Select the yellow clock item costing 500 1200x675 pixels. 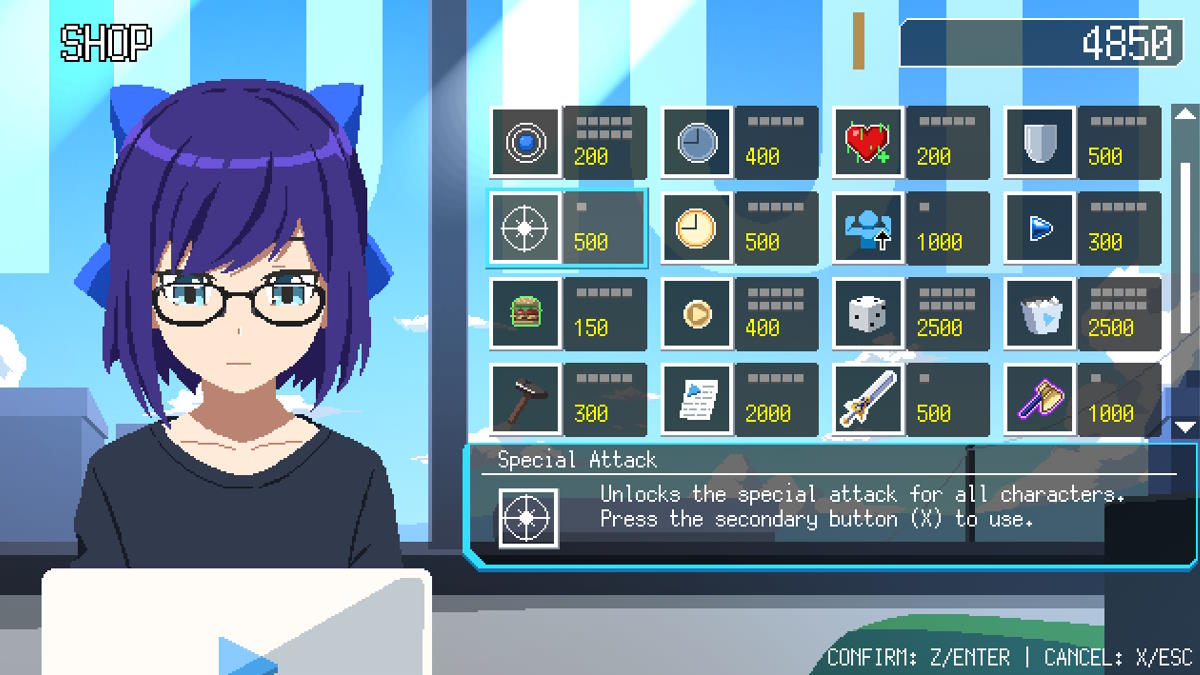(697, 229)
